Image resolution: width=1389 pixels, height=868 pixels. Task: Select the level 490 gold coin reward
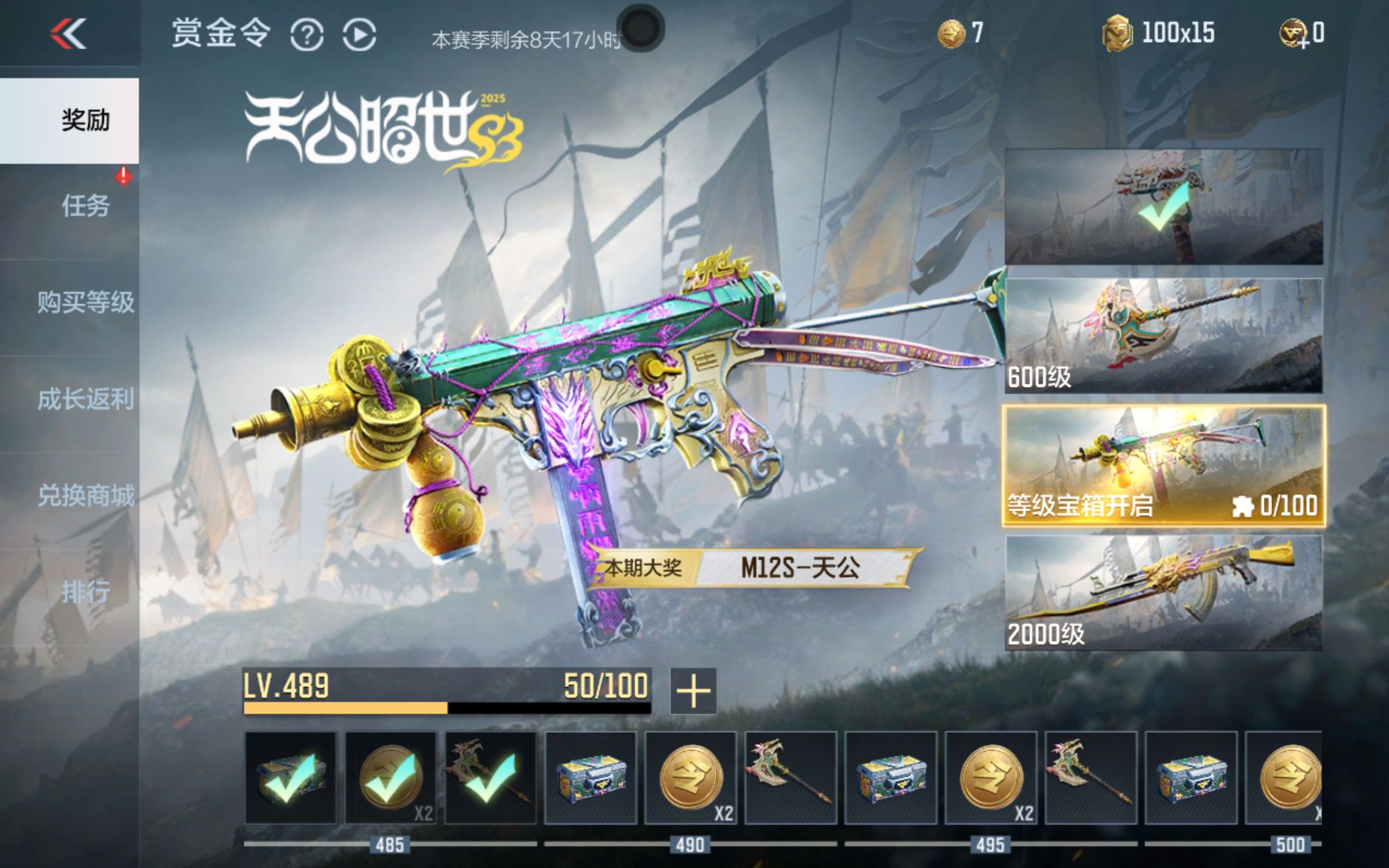(x=690, y=778)
